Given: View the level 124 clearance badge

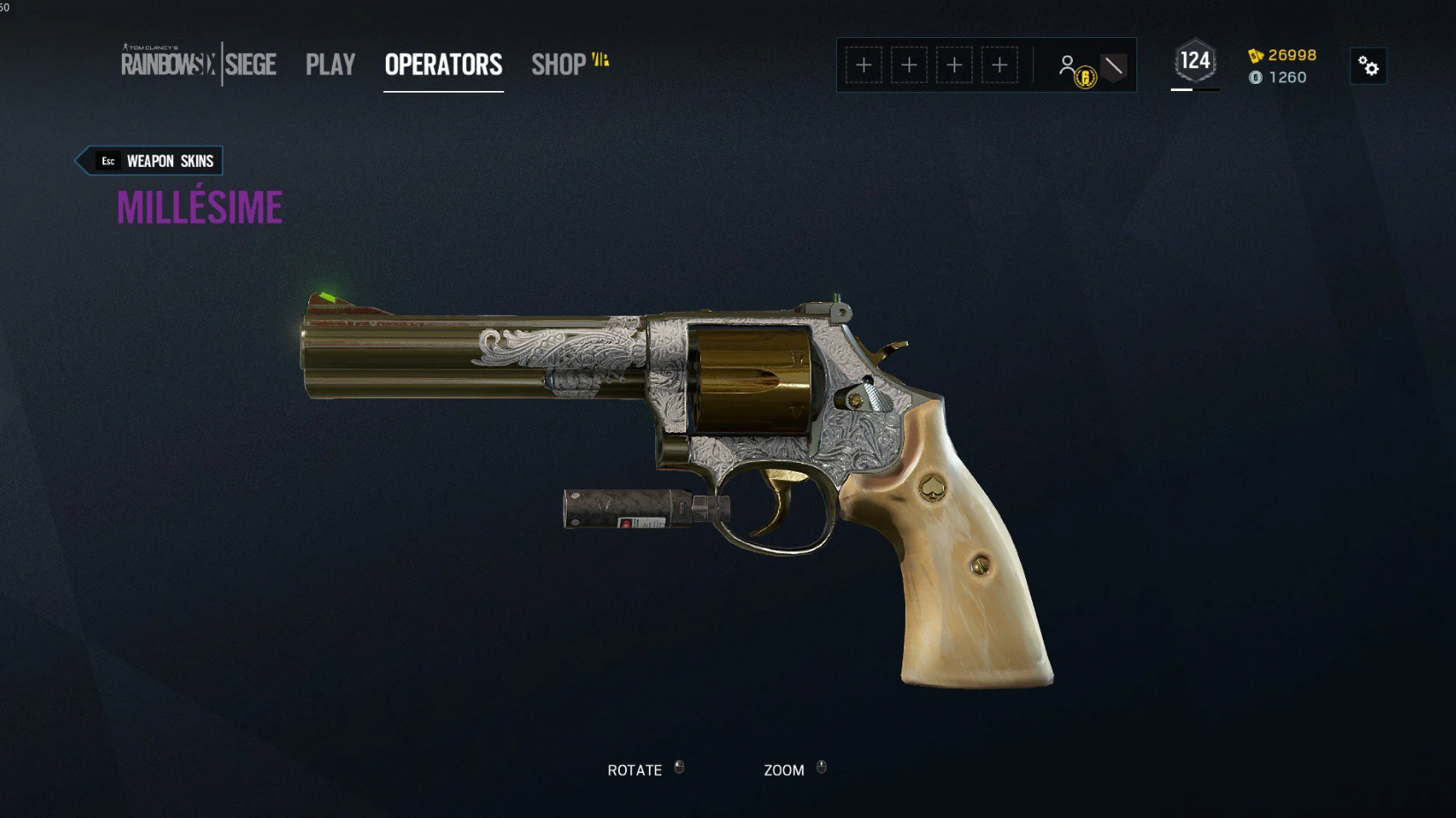Looking at the screenshot, I should 1195,62.
